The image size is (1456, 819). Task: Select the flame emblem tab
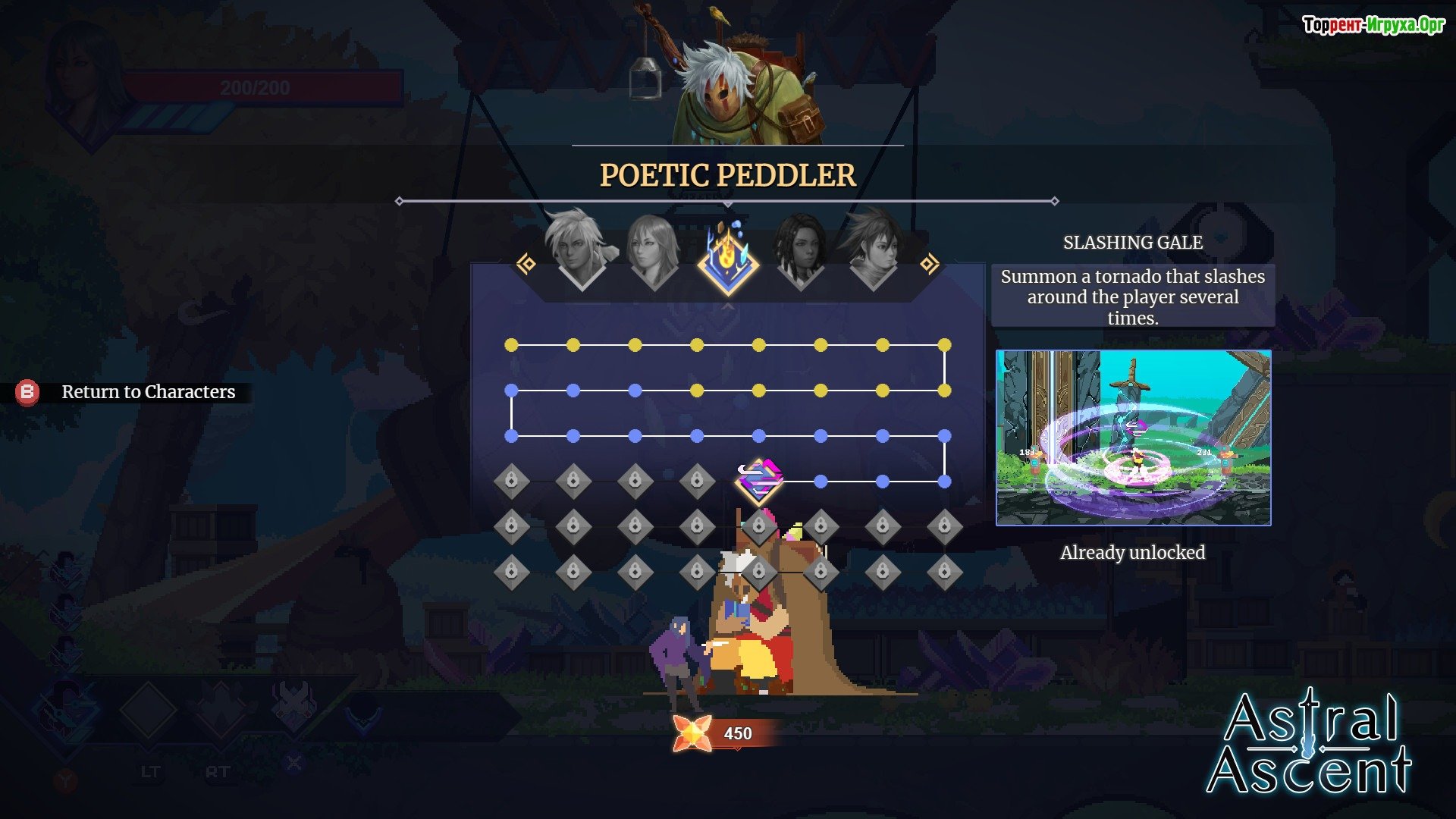click(x=727, y=258)
